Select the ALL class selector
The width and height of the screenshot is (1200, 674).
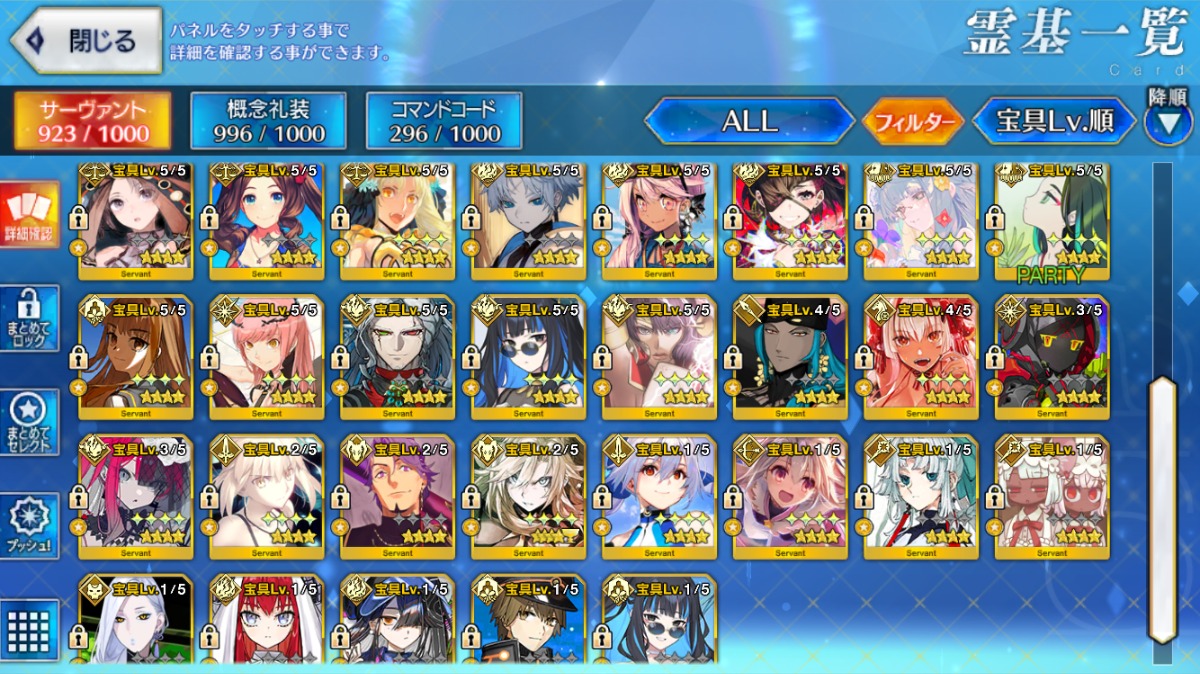point(749,122)
